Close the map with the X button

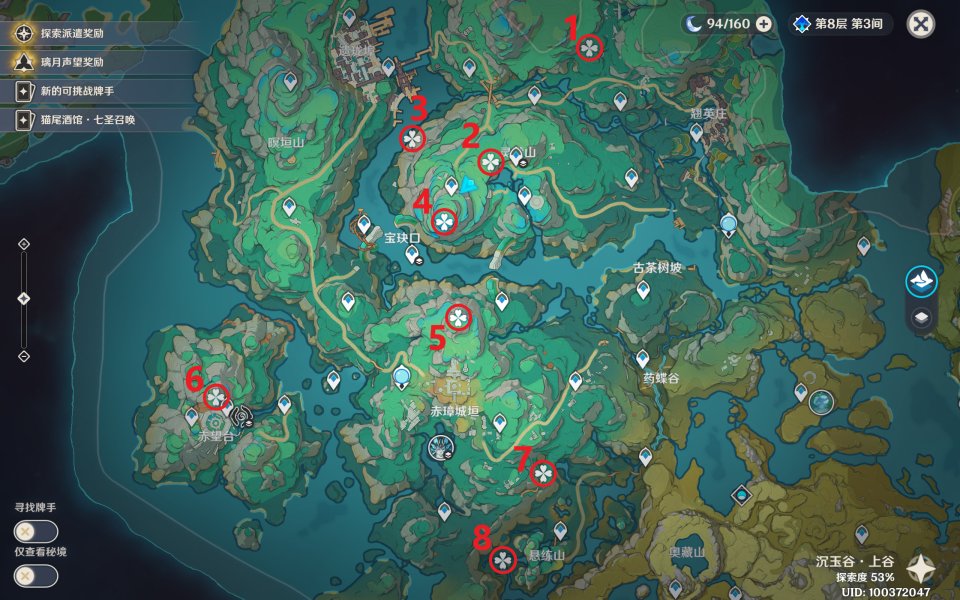click(921, 24)
